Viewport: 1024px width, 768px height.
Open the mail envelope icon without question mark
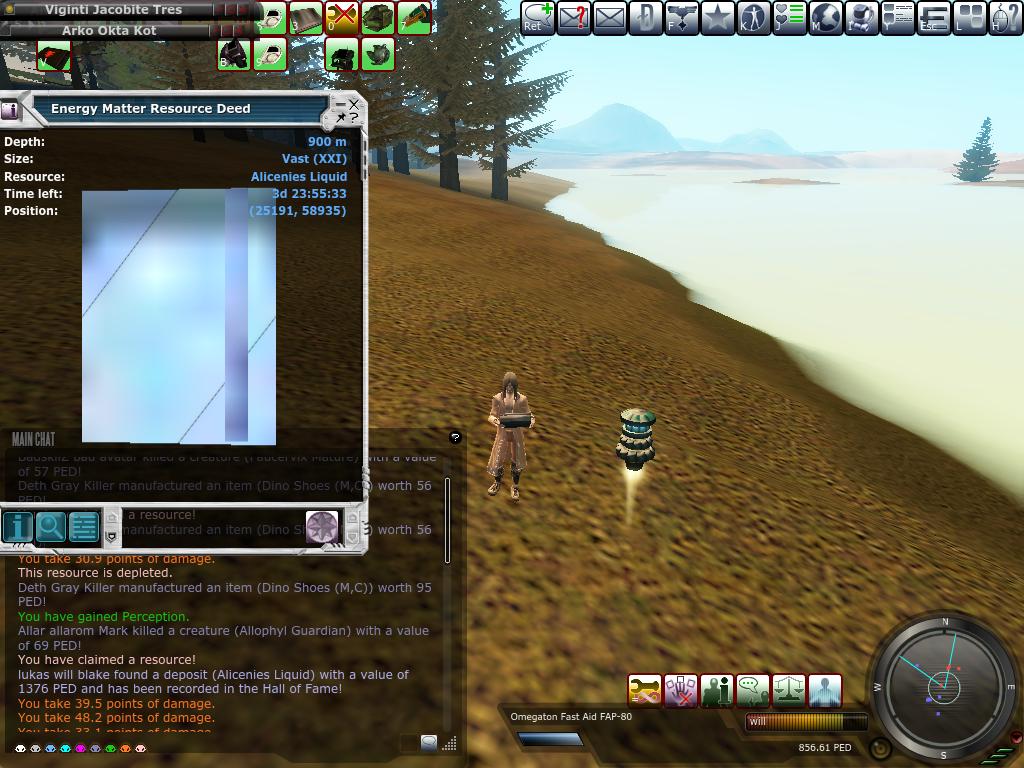click(609, 18)
